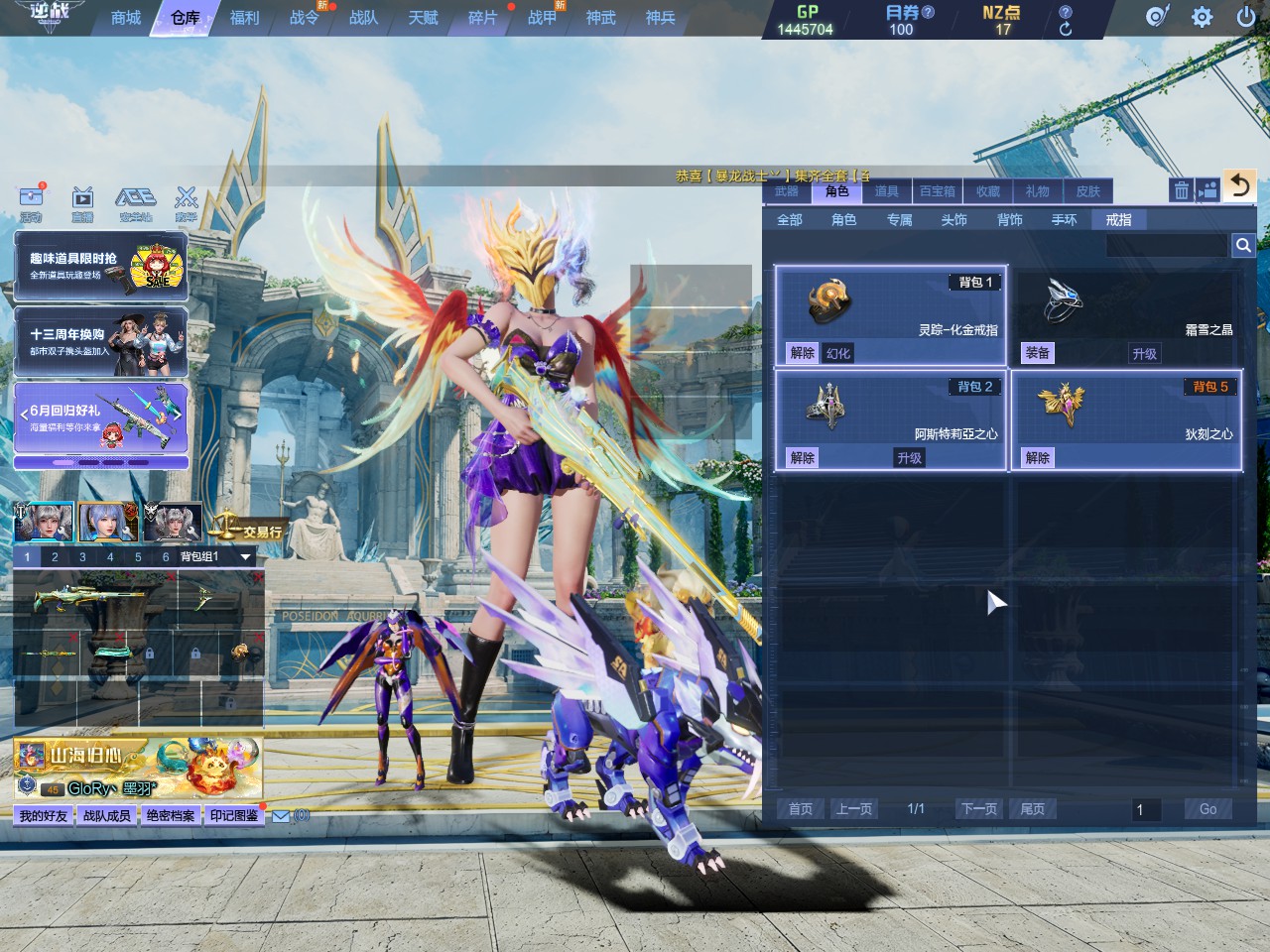Go to 下一页 next page
The image size is (1270, 952).
978,809
